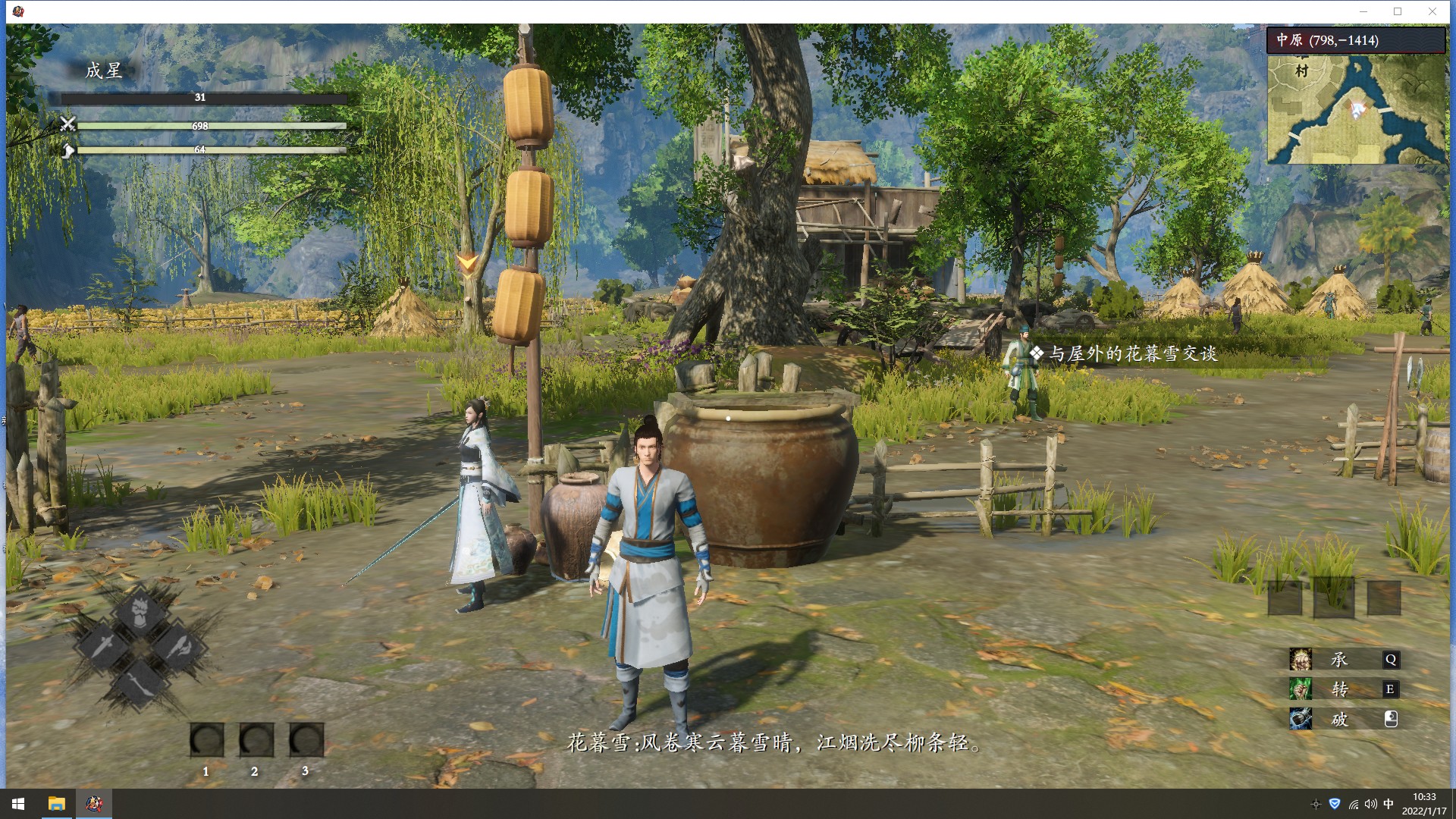Close the game window
Viewport: 1456px width, 819px height.
(x=1432, y=11)
